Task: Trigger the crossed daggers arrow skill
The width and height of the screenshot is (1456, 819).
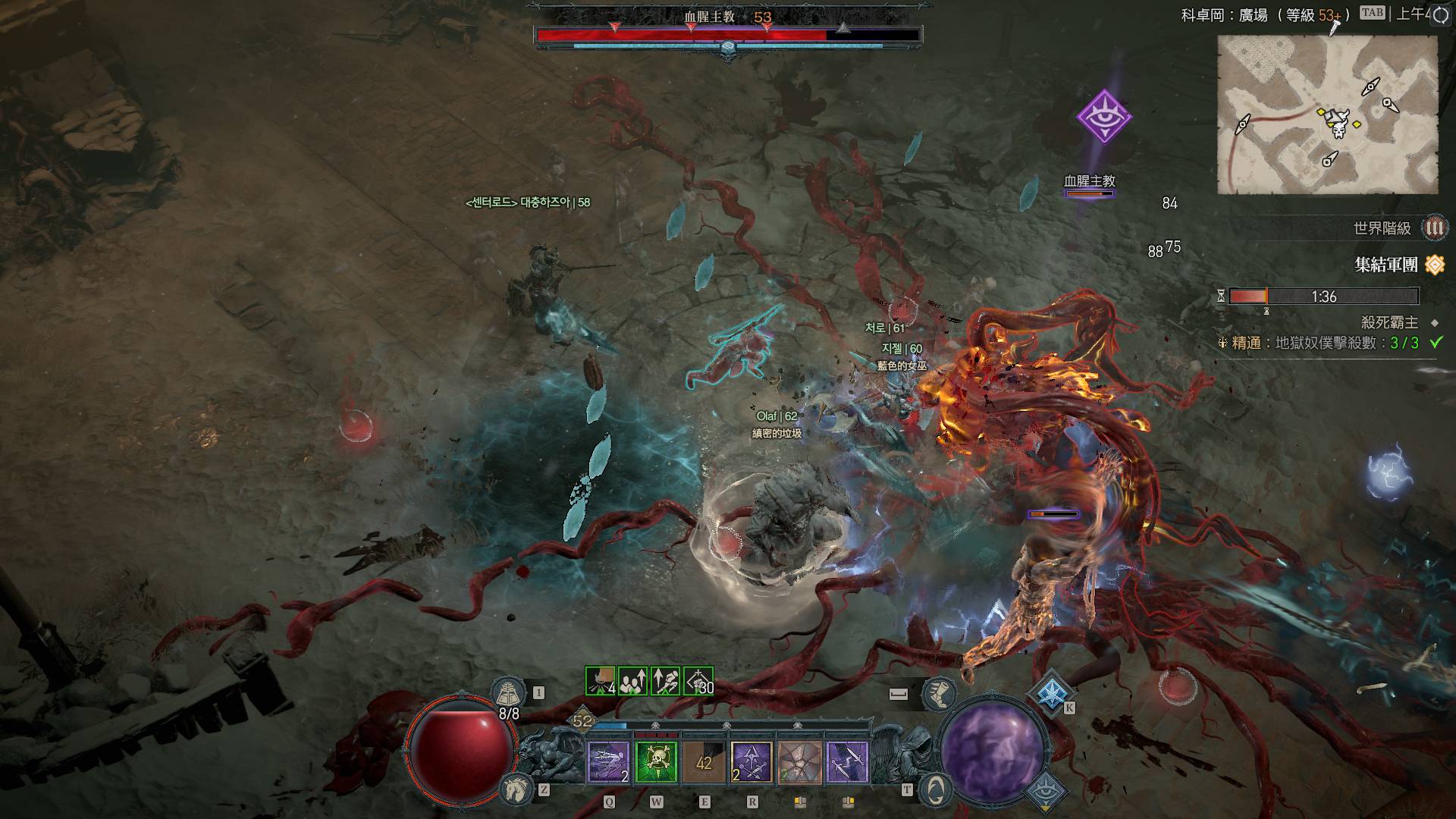Action: click(752, 762)
